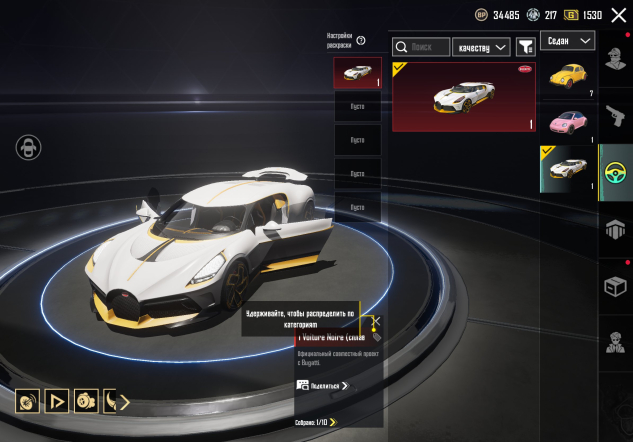The image size is (633, 442).
Task: Open the filter funnel options
Action: [x=525, y=47]
